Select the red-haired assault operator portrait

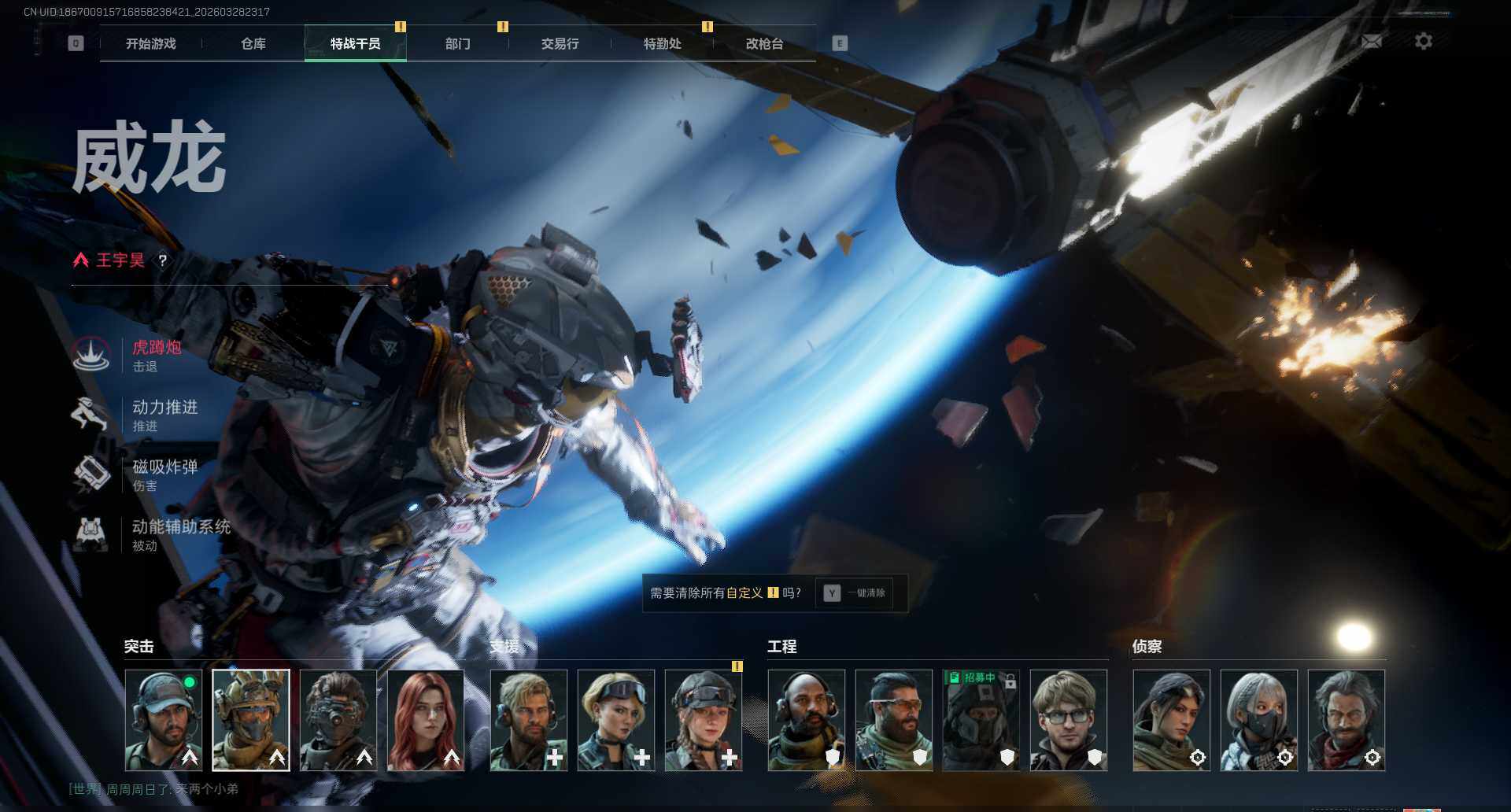coord(426,720)
